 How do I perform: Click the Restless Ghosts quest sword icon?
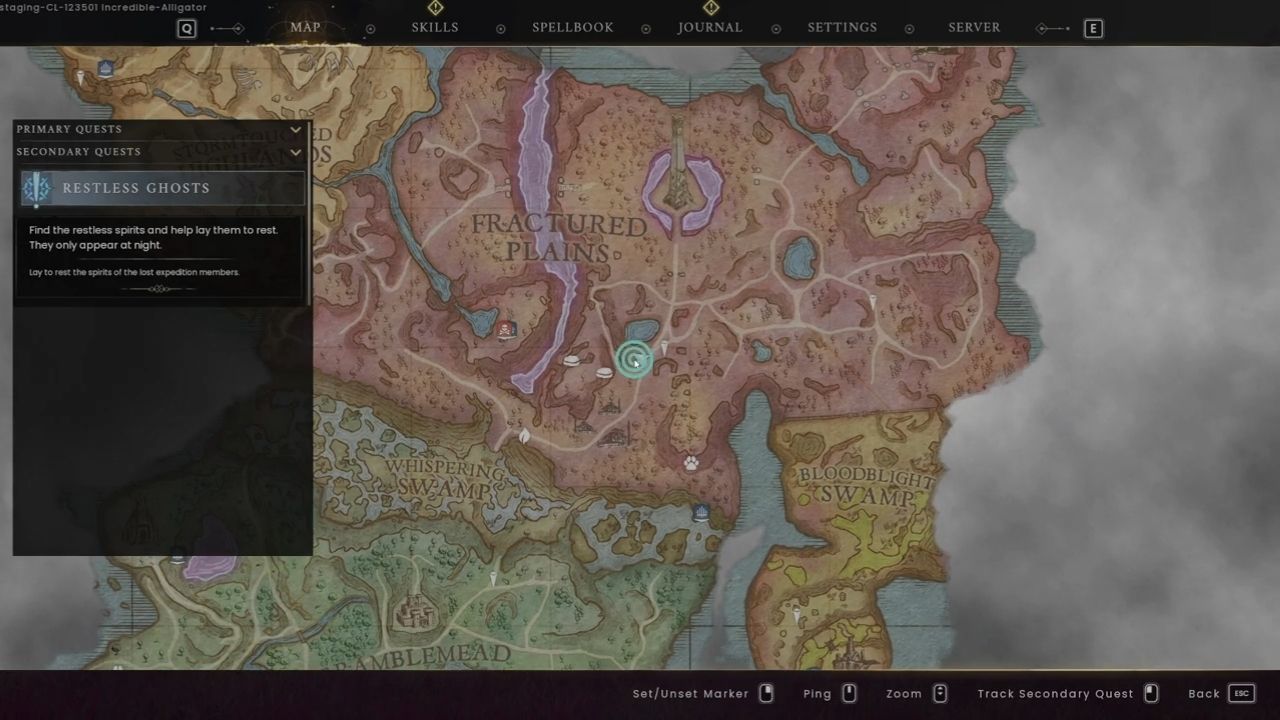[36, 188]
